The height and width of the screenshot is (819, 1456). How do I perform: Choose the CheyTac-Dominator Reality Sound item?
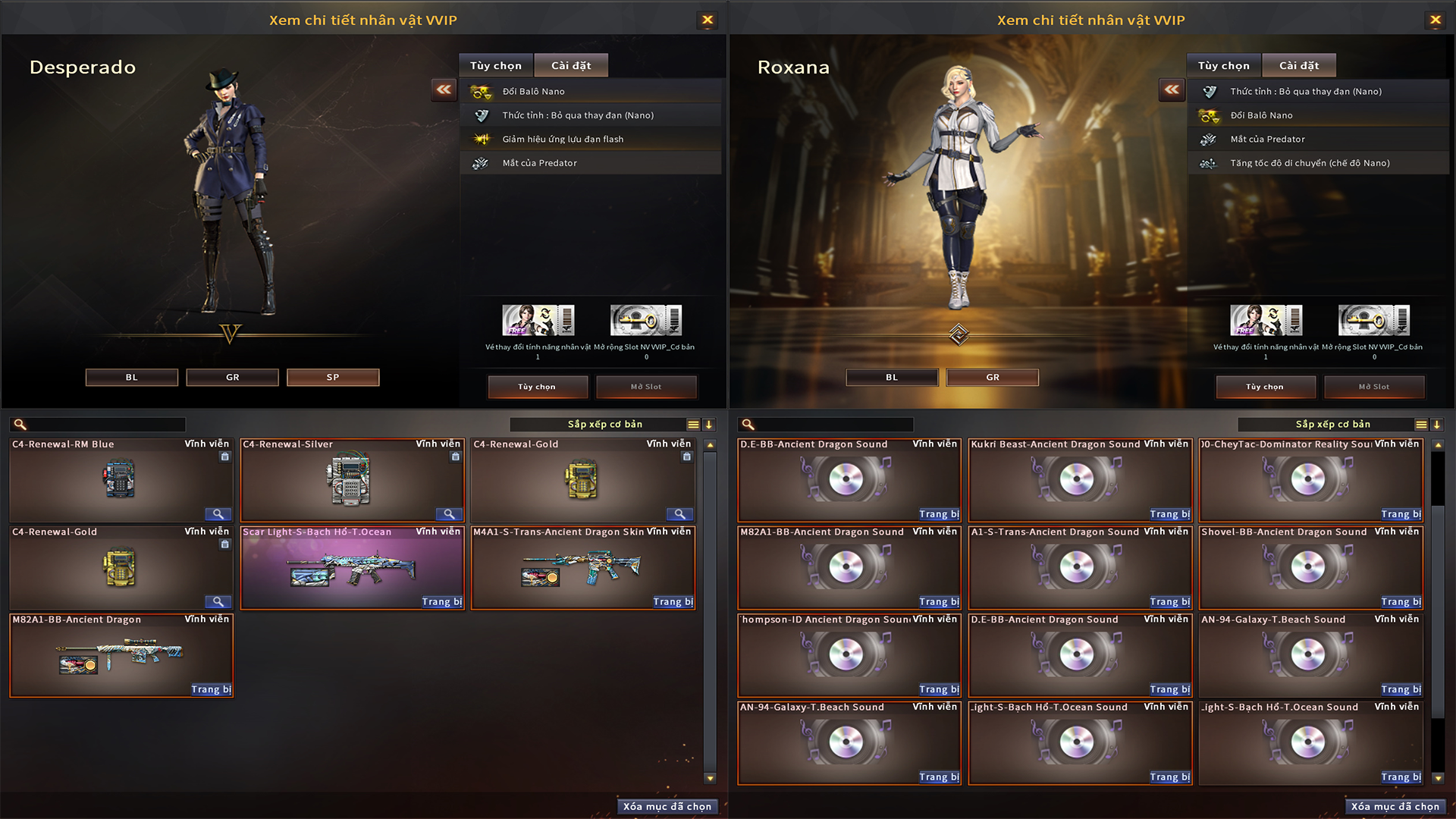pyautogui.click(x=1310, y=481)
